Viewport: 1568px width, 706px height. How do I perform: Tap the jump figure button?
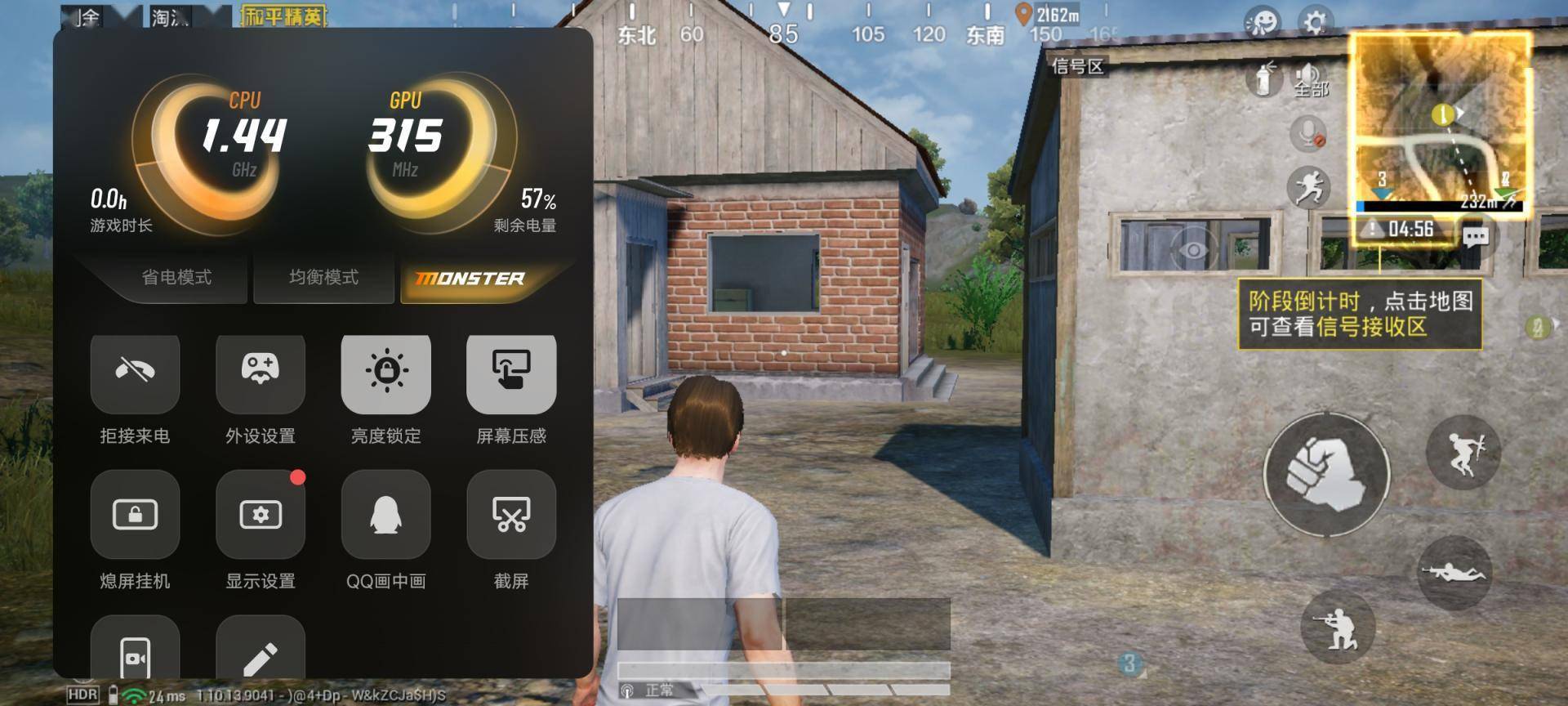[x=1463, y=452]
